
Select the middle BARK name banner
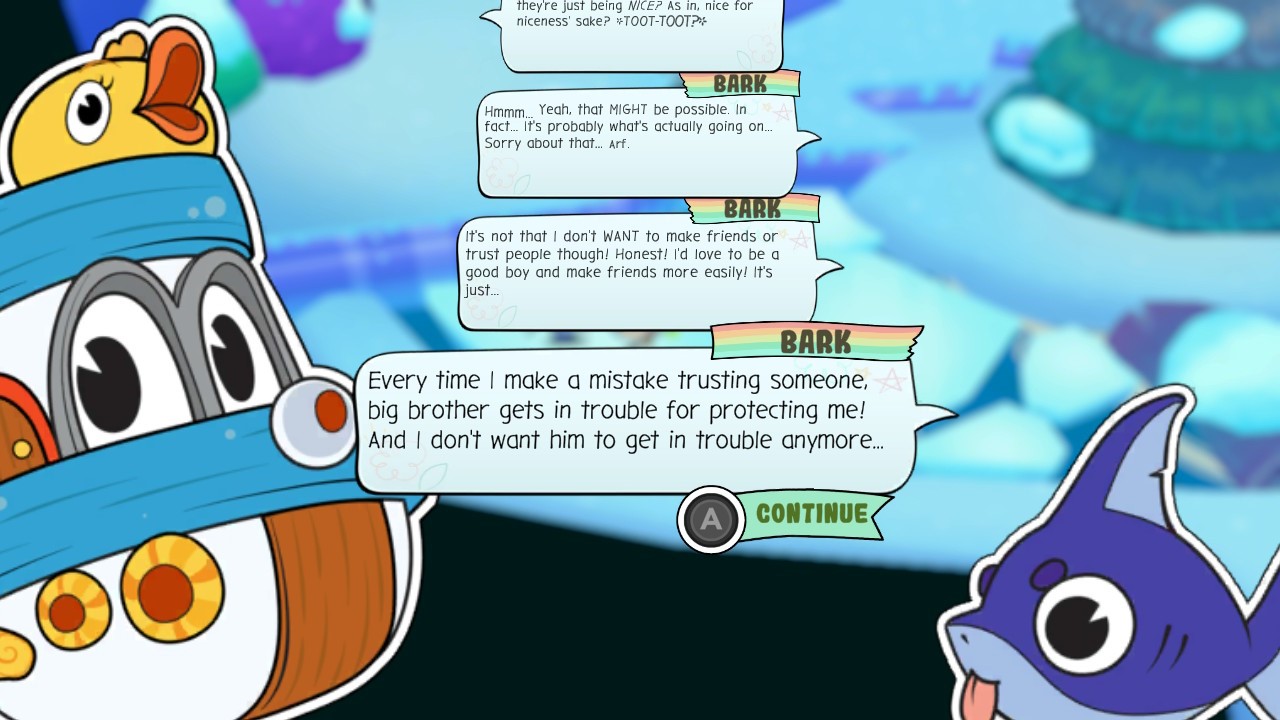[x=756, y=210]
